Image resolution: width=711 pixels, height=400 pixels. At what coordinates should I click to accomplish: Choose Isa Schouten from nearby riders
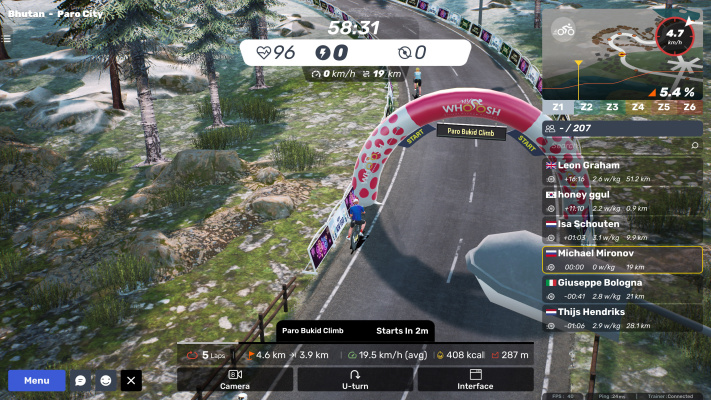tap(622, 231)
